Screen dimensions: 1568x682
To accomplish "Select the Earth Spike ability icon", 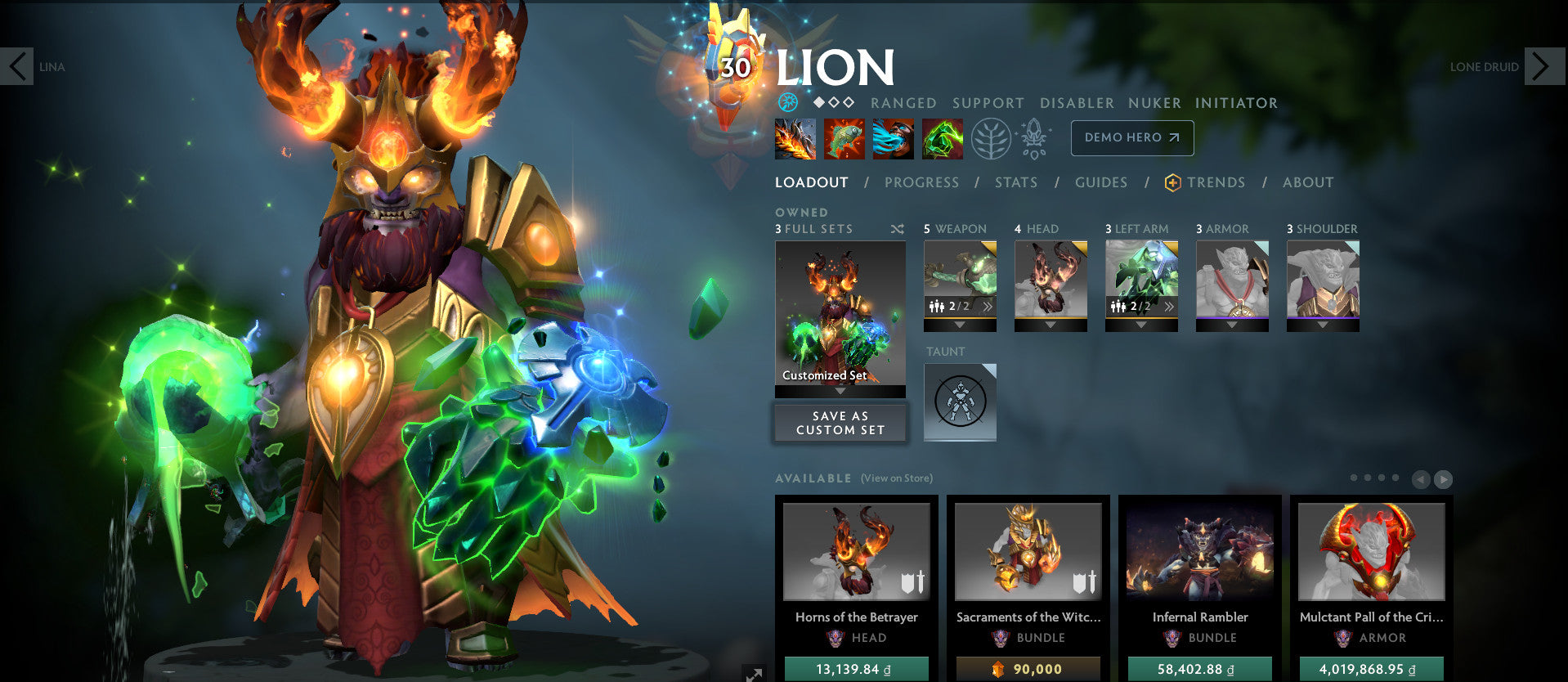I will (x=795, y=138).
